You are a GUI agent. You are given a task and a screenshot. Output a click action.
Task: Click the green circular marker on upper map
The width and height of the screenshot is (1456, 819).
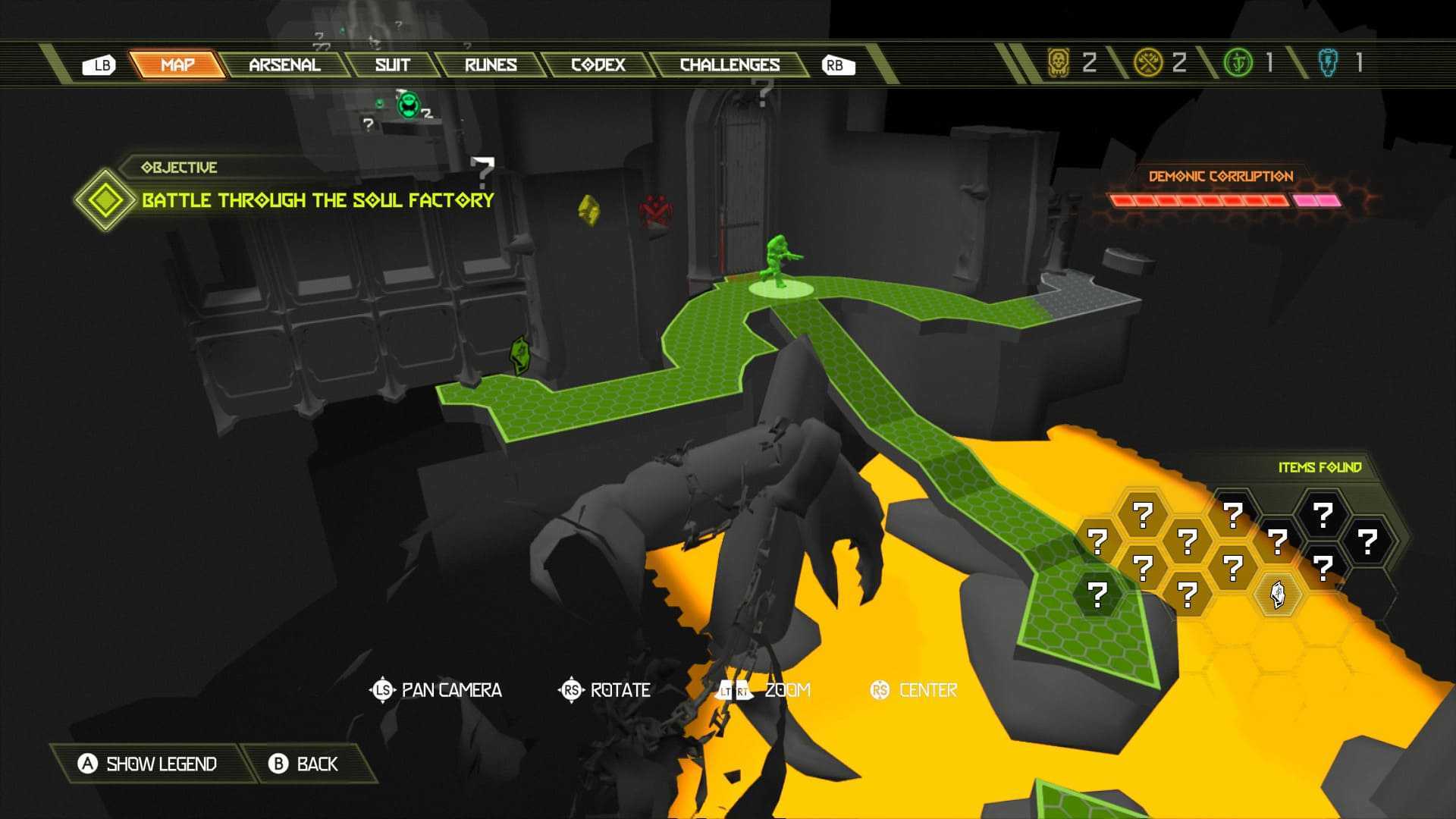409,105
